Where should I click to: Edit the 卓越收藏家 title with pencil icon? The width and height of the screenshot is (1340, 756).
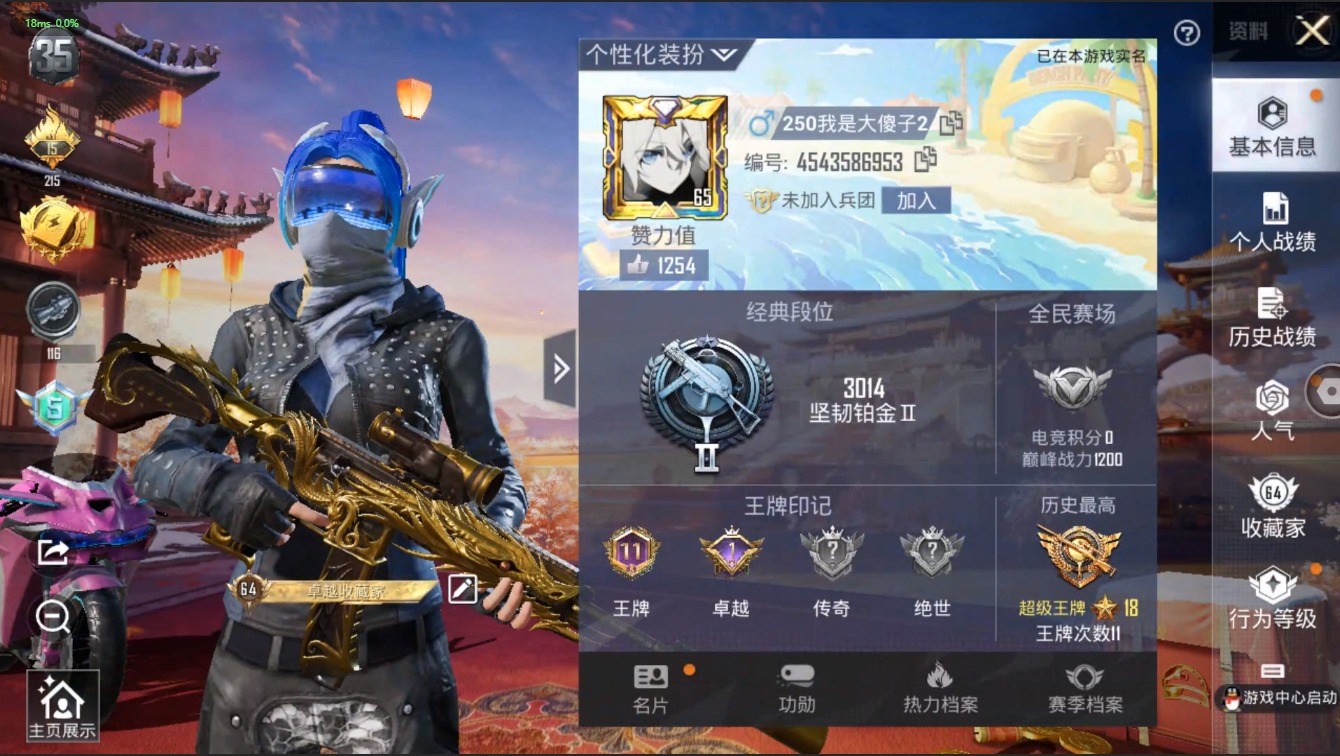point(463,589)
